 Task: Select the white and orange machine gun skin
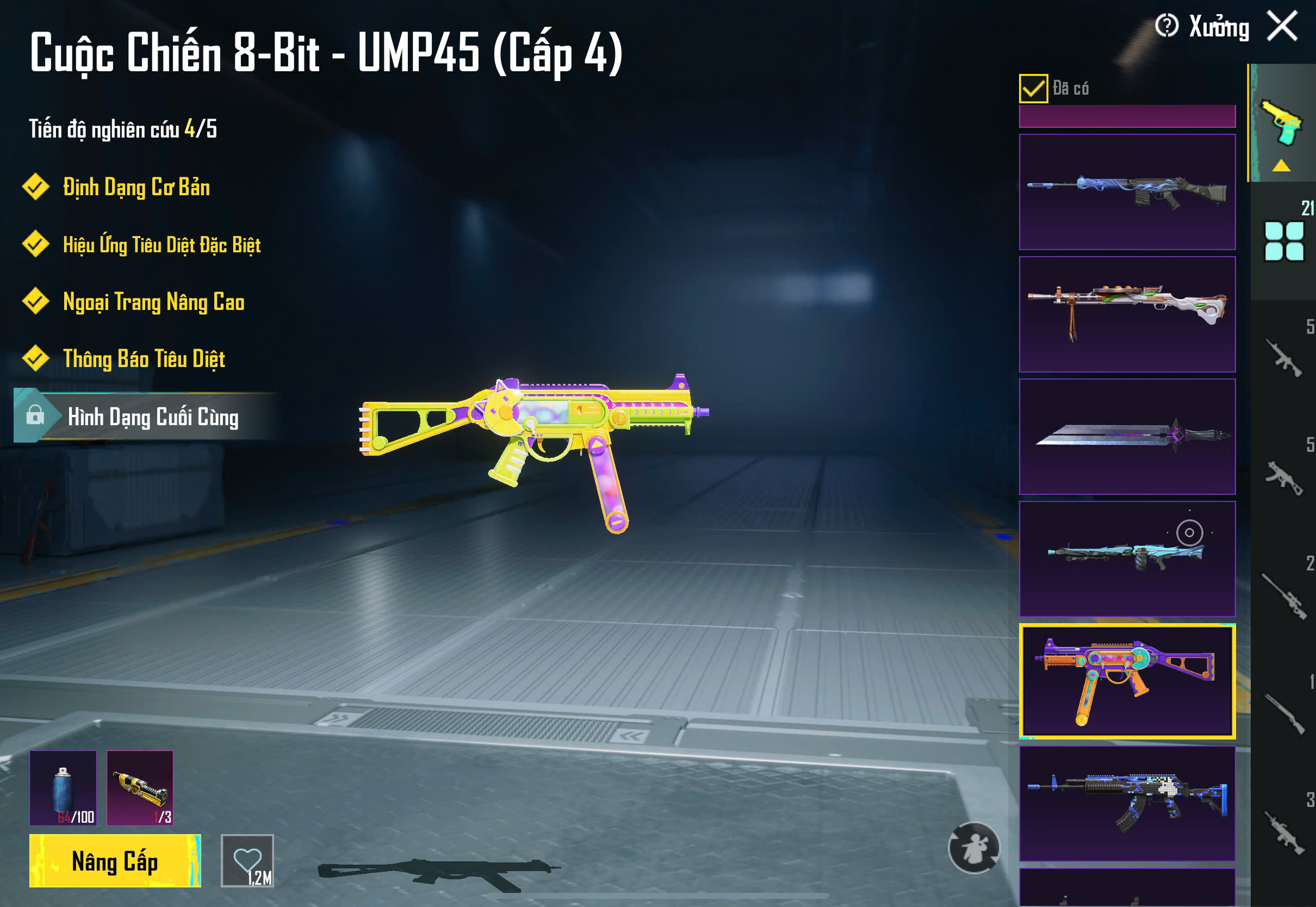1127,314
